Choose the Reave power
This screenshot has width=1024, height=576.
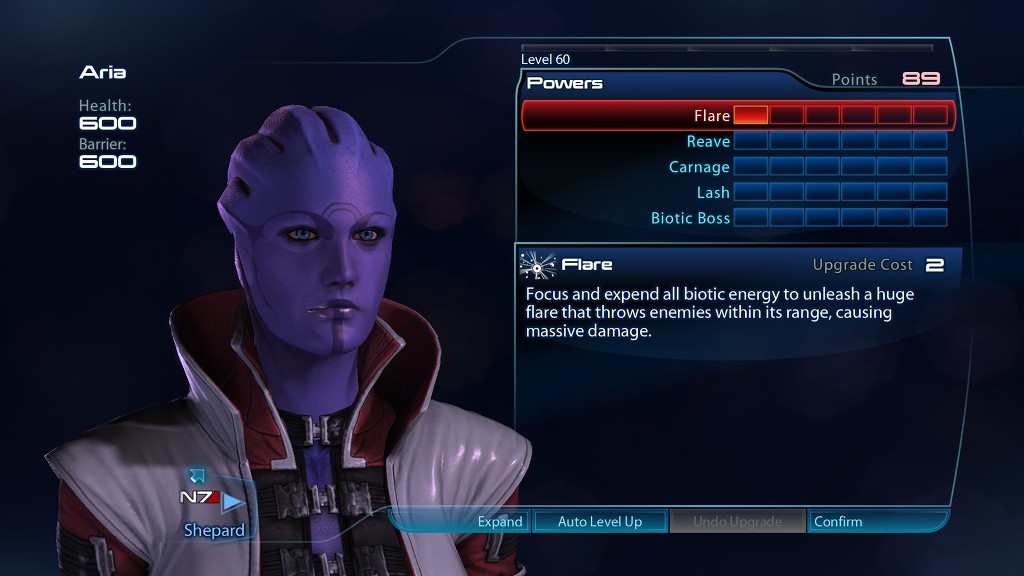(708, 142)
